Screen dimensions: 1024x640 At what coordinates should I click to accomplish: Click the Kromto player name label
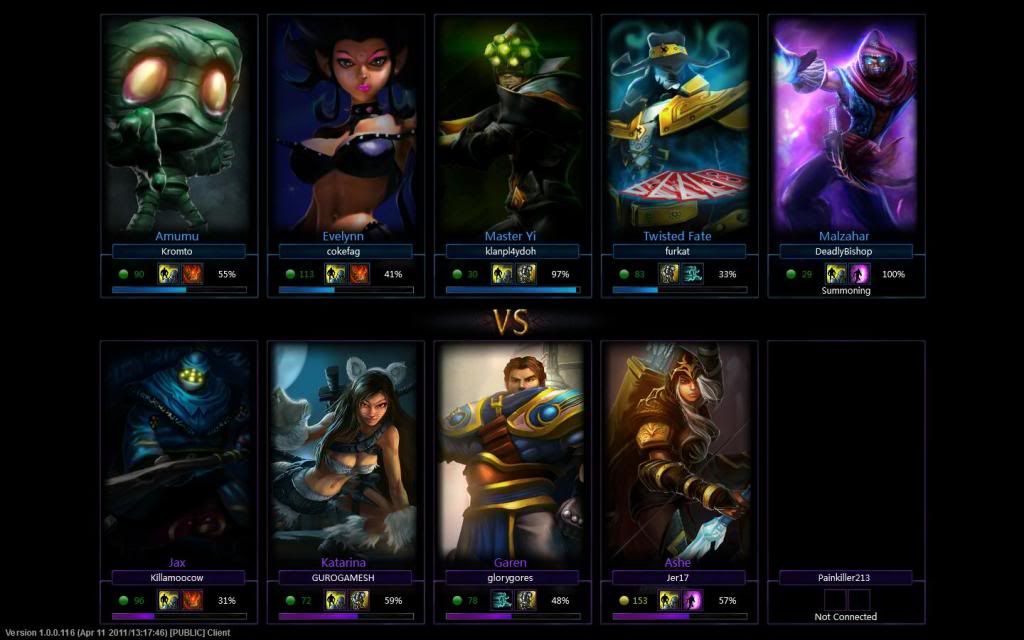(x=177, y=252)
